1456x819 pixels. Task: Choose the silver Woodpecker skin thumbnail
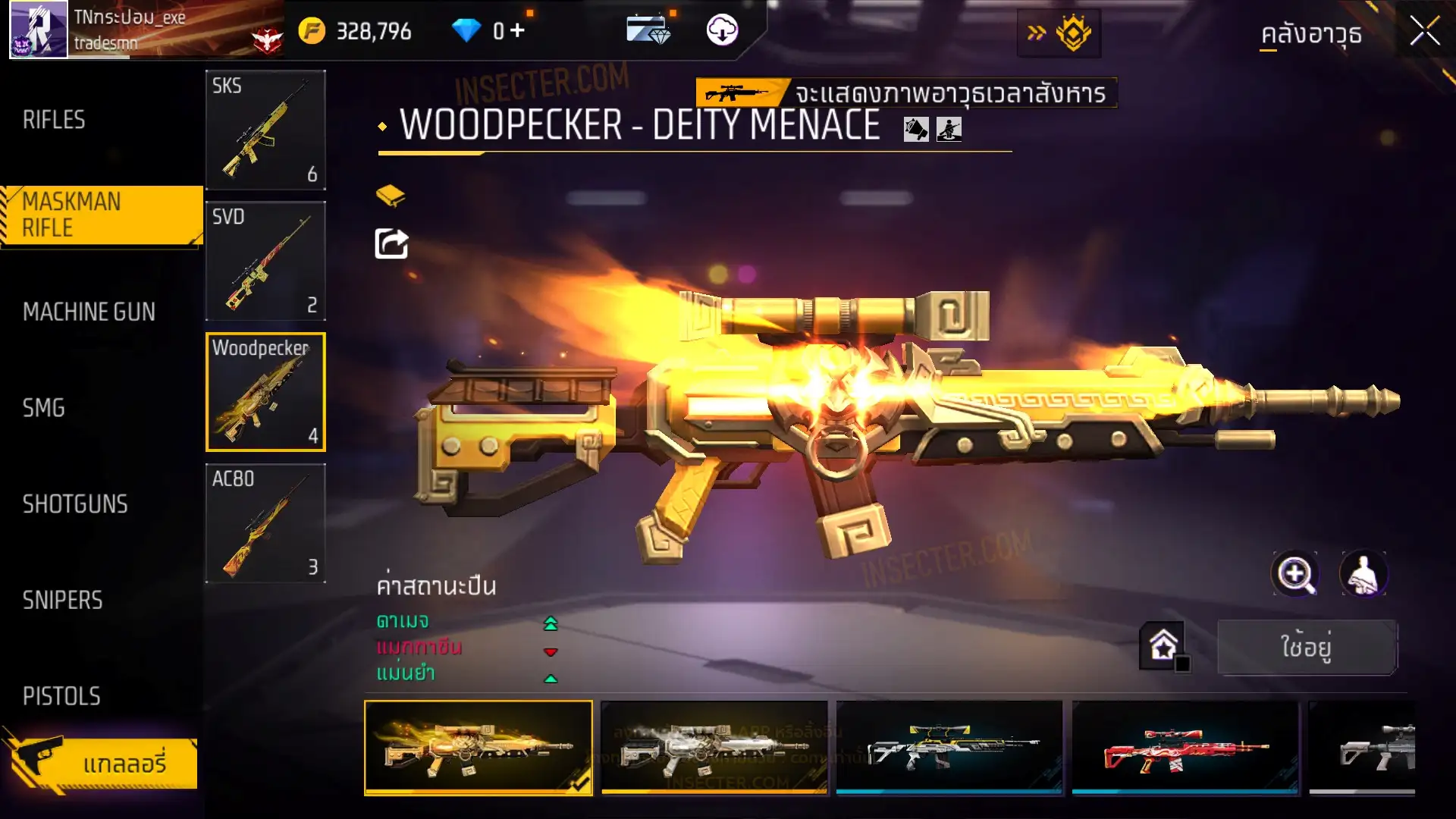[714, 747]
